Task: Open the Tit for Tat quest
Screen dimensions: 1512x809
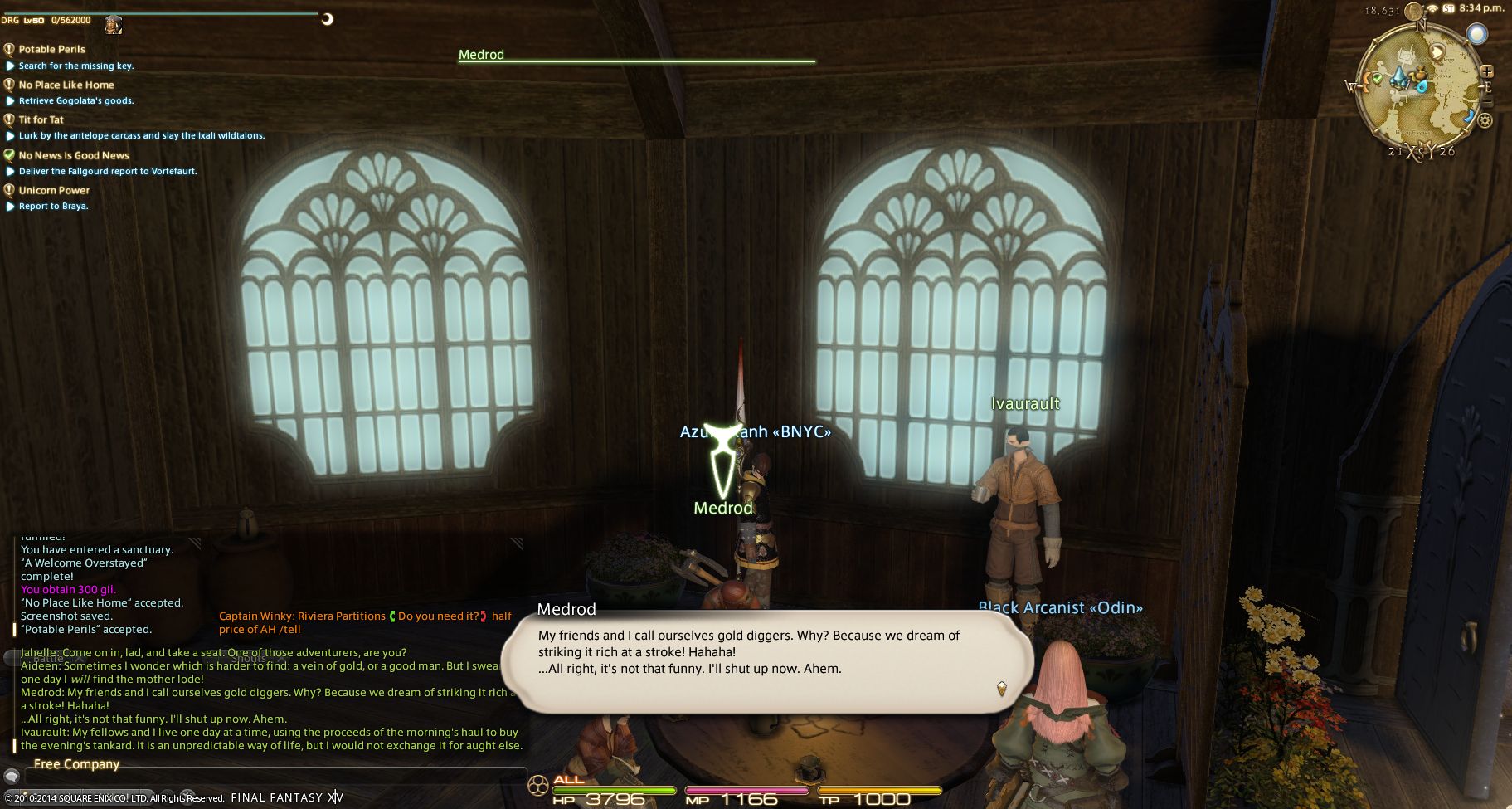Action: pos(41,119)
